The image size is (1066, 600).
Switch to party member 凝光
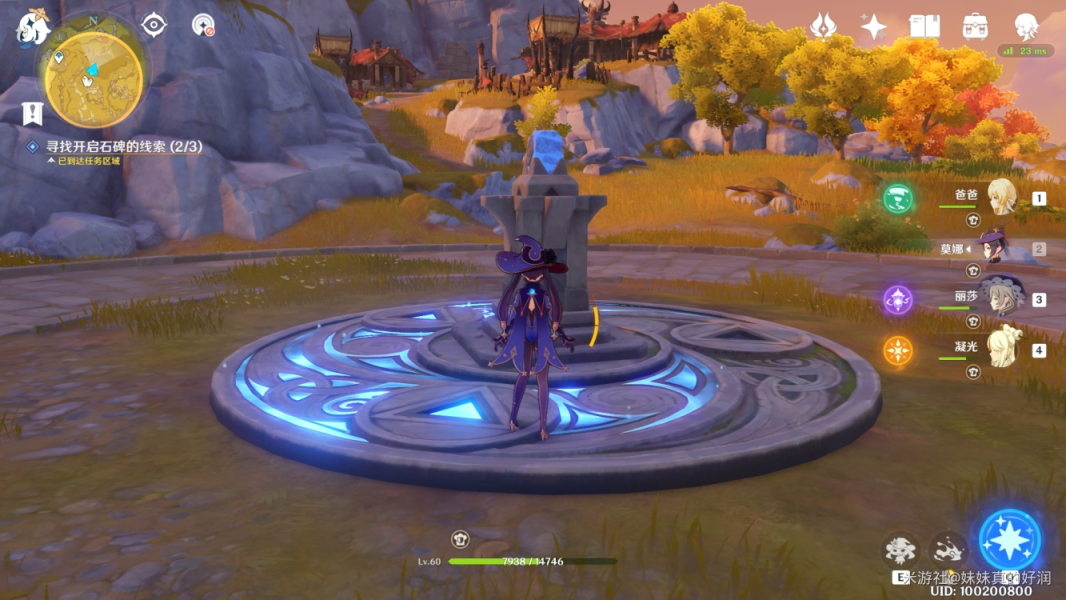1001,349
